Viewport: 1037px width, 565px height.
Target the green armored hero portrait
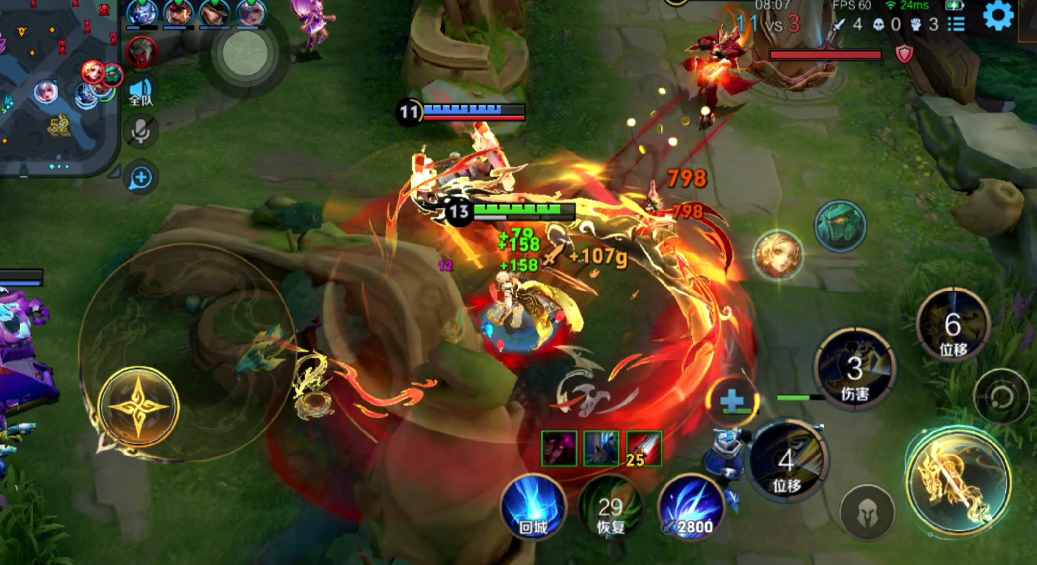pyautogui.click(x=839, y=226)
